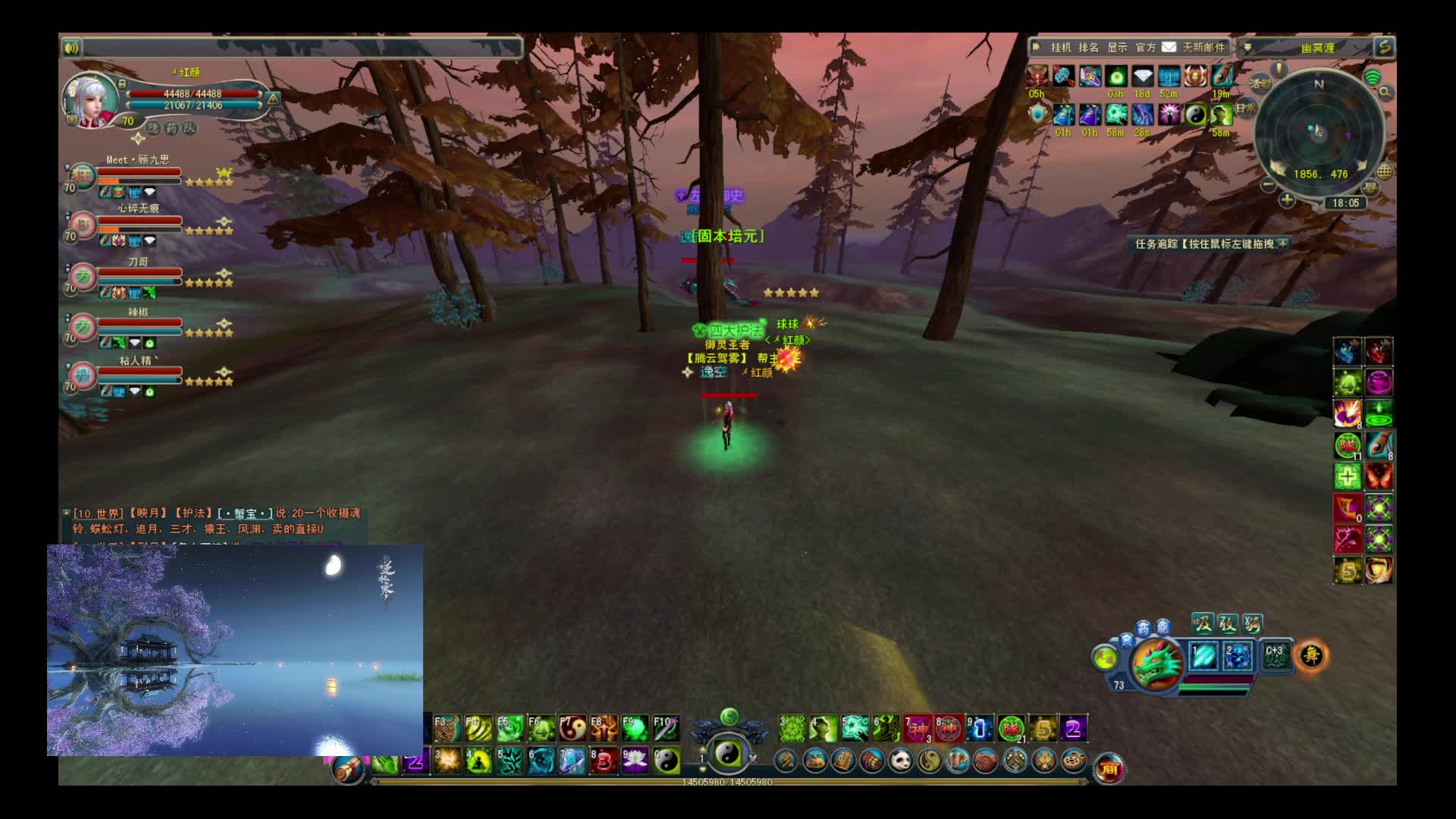Activate the 舞 dance button
This screenshot has width=1456, height=819.
tap(1311, 655)
